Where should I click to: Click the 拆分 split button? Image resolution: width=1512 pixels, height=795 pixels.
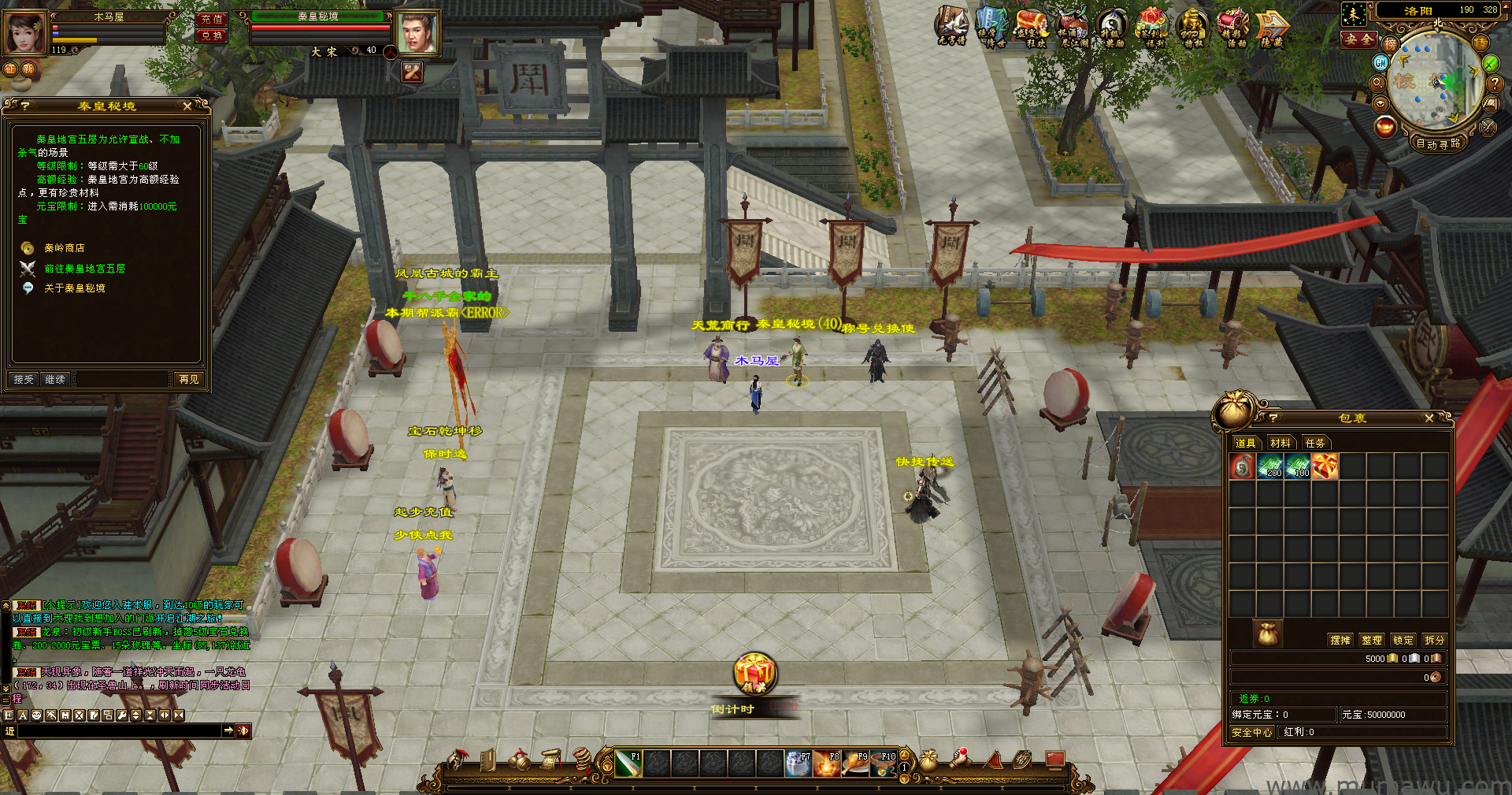(x=1435, y=640)
